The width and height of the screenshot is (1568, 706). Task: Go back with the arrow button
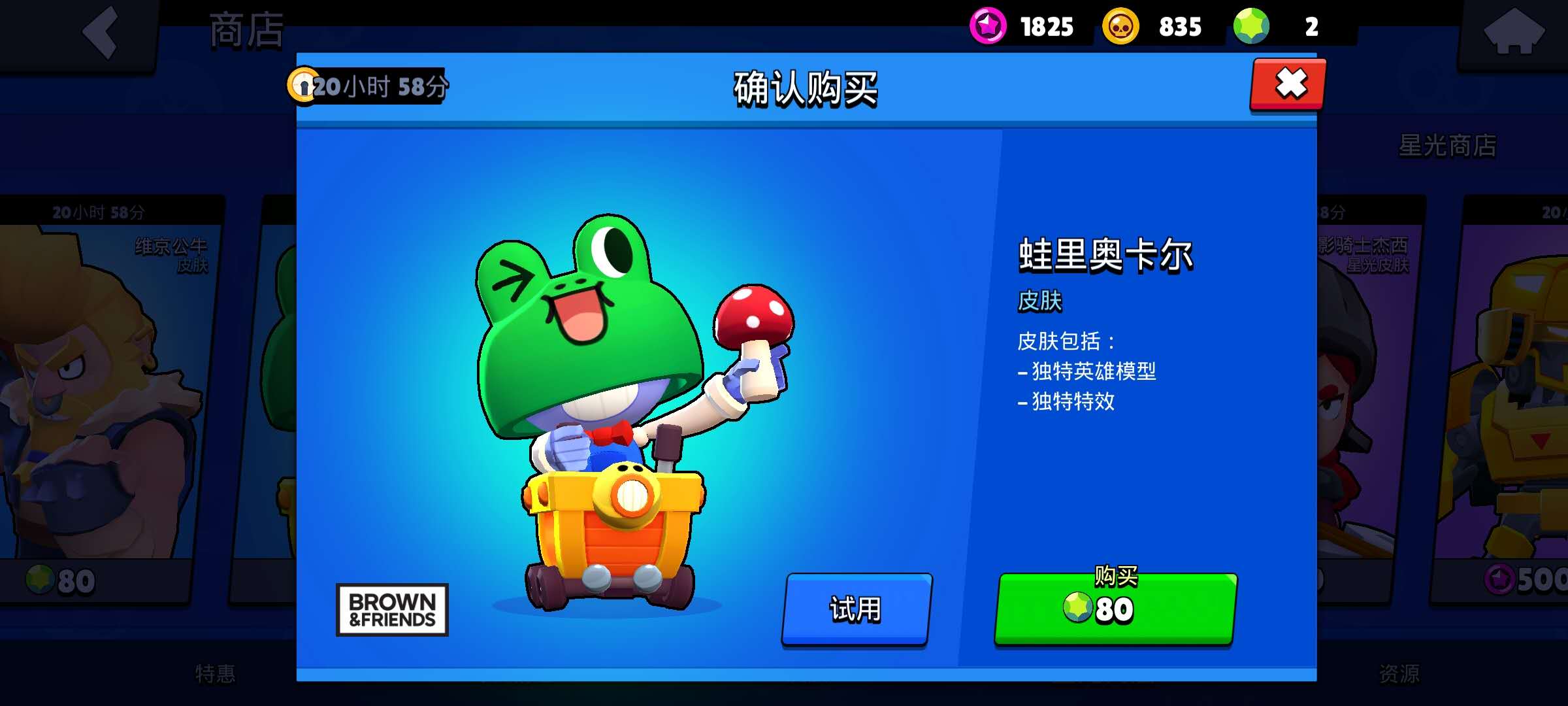(x=101, y=33)
